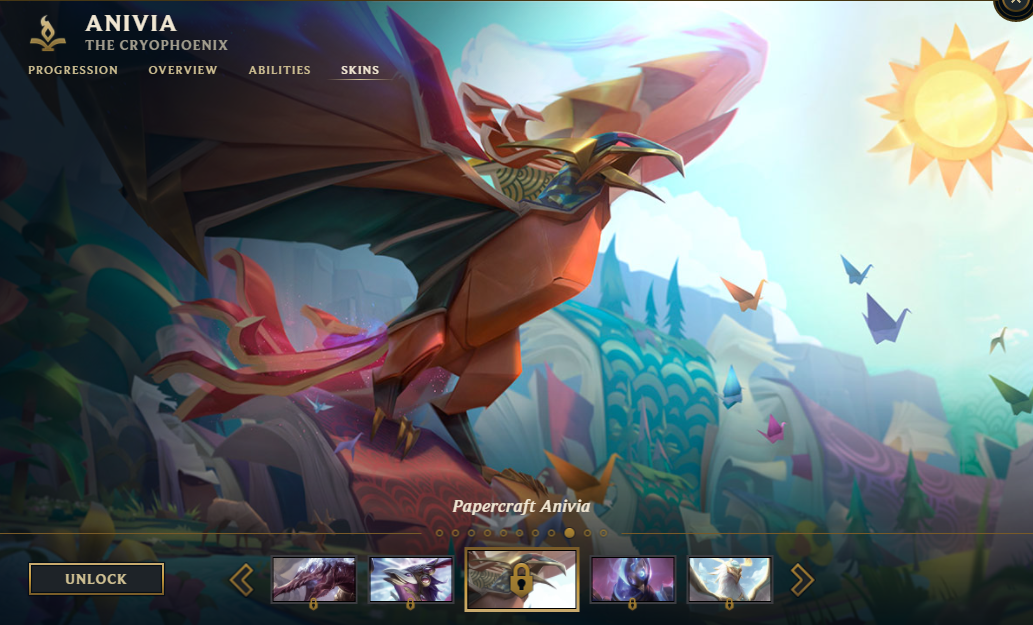Close the champion details window
This screenshot has height=625, width=1033.
(x=1018, y=5)
